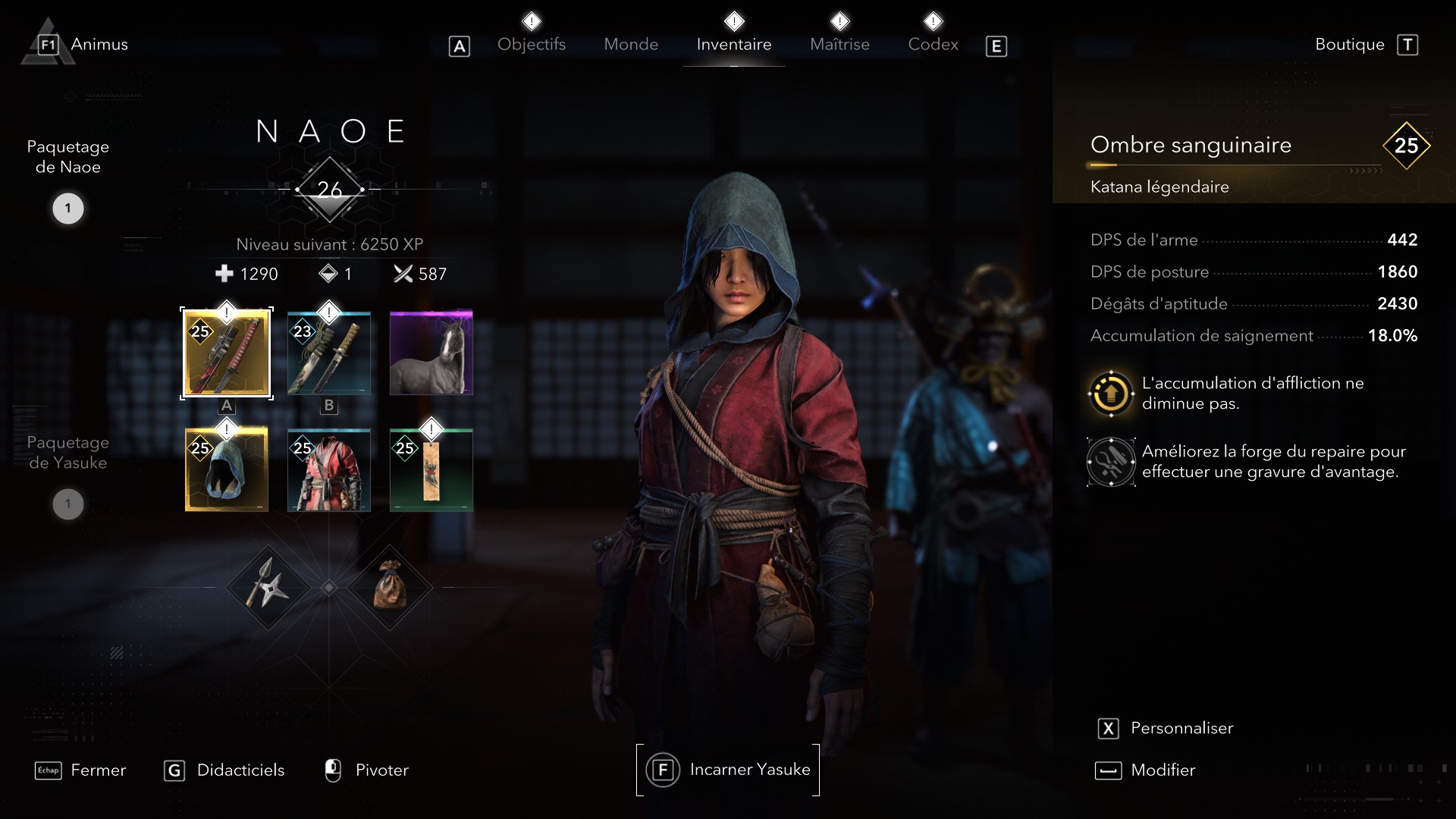Screen dimensions: 1456x819
Task: Select the green amulet trinket slot
Action: point(431,470)
